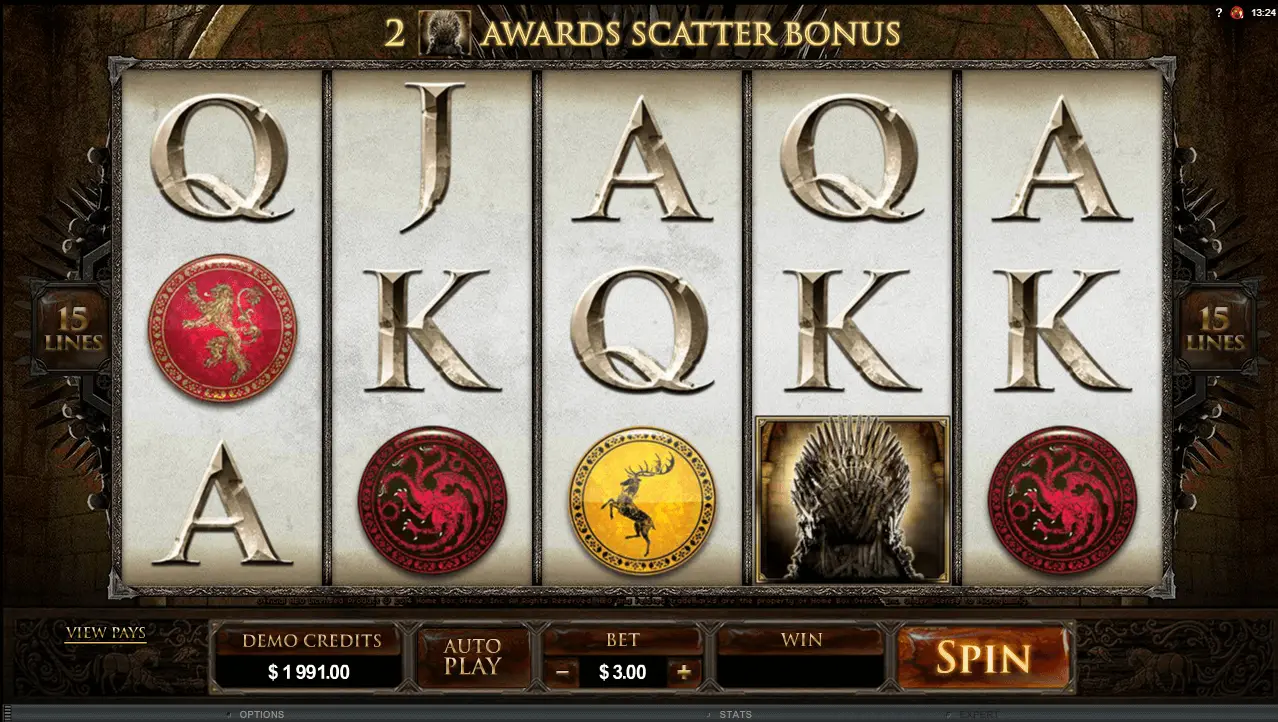Click the round red icon beside the clock

(1237, 12)
